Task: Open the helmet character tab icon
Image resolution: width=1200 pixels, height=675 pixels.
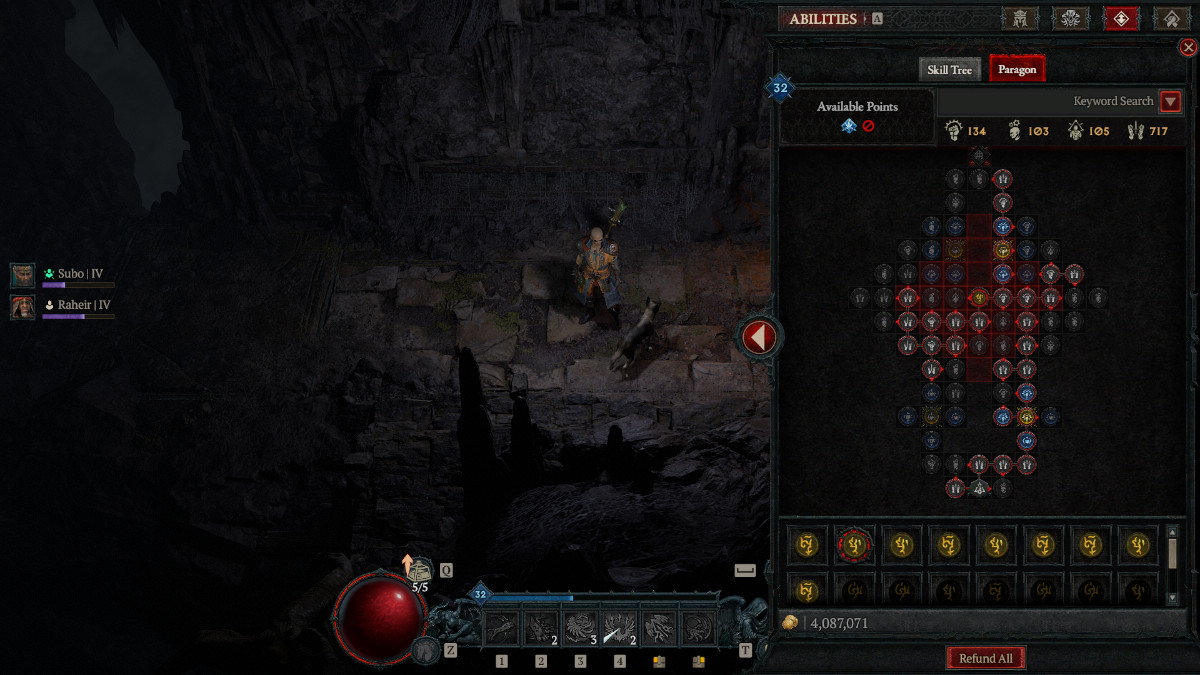Action: click(x=1020, y=19)
